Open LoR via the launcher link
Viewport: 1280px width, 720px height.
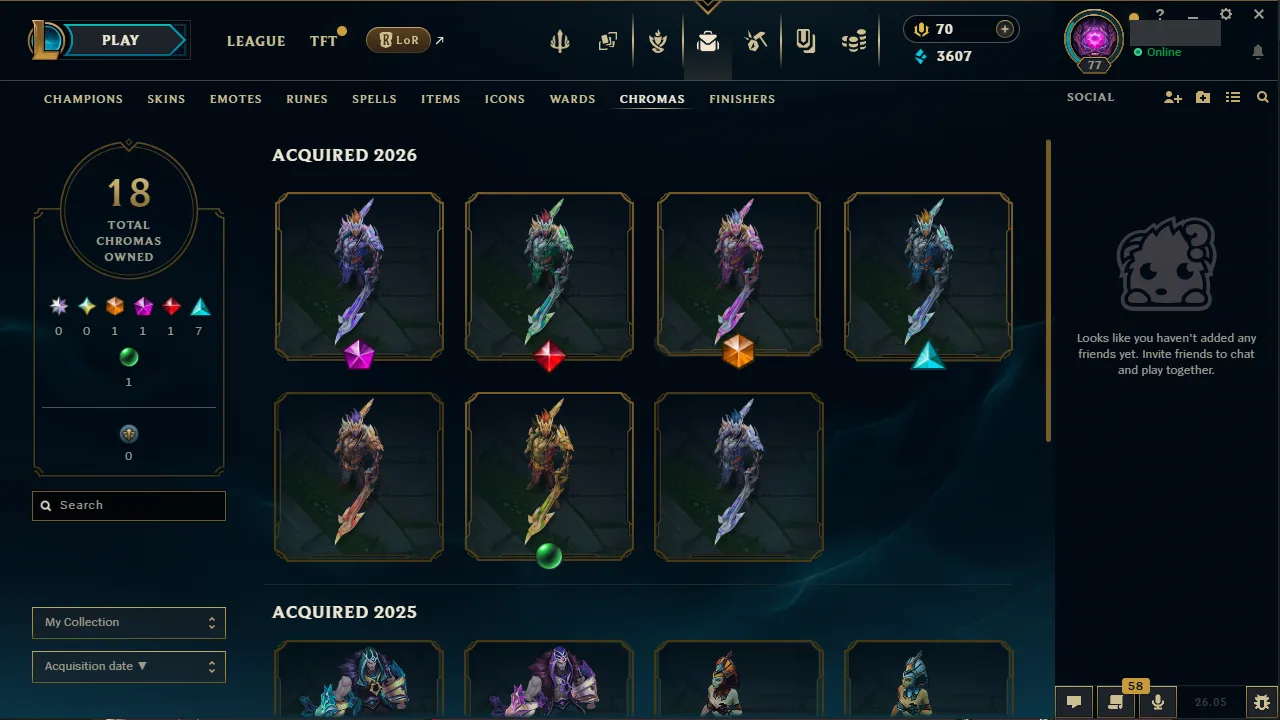398,40
